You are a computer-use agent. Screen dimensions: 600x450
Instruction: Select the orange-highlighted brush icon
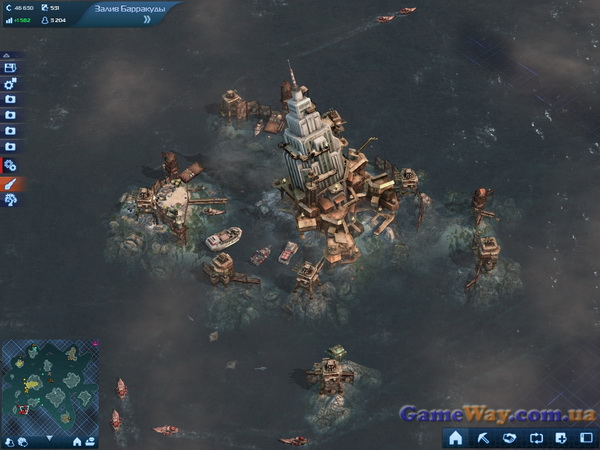tap(11, 183)
